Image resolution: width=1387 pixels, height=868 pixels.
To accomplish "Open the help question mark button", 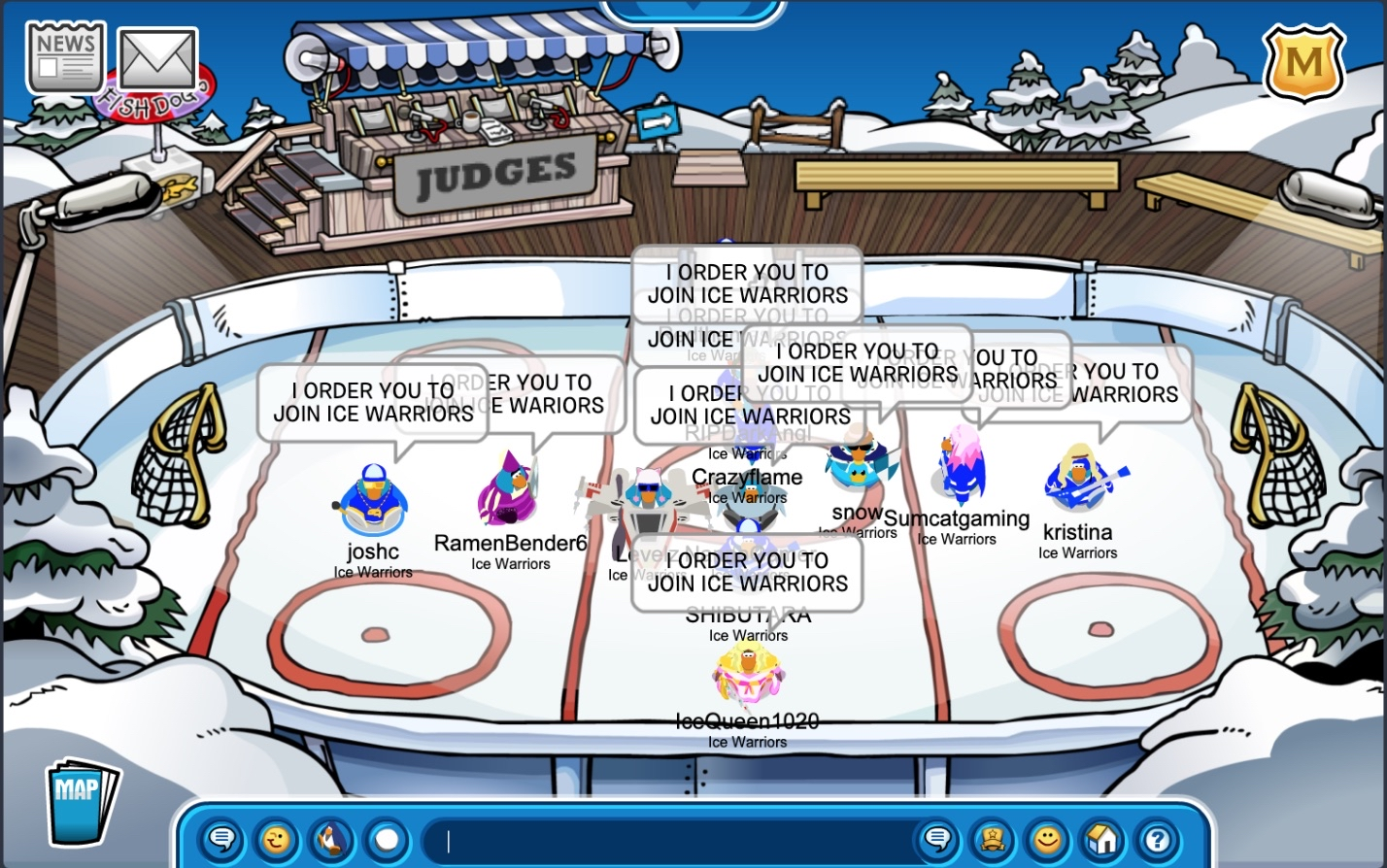I will (1157, 839).
